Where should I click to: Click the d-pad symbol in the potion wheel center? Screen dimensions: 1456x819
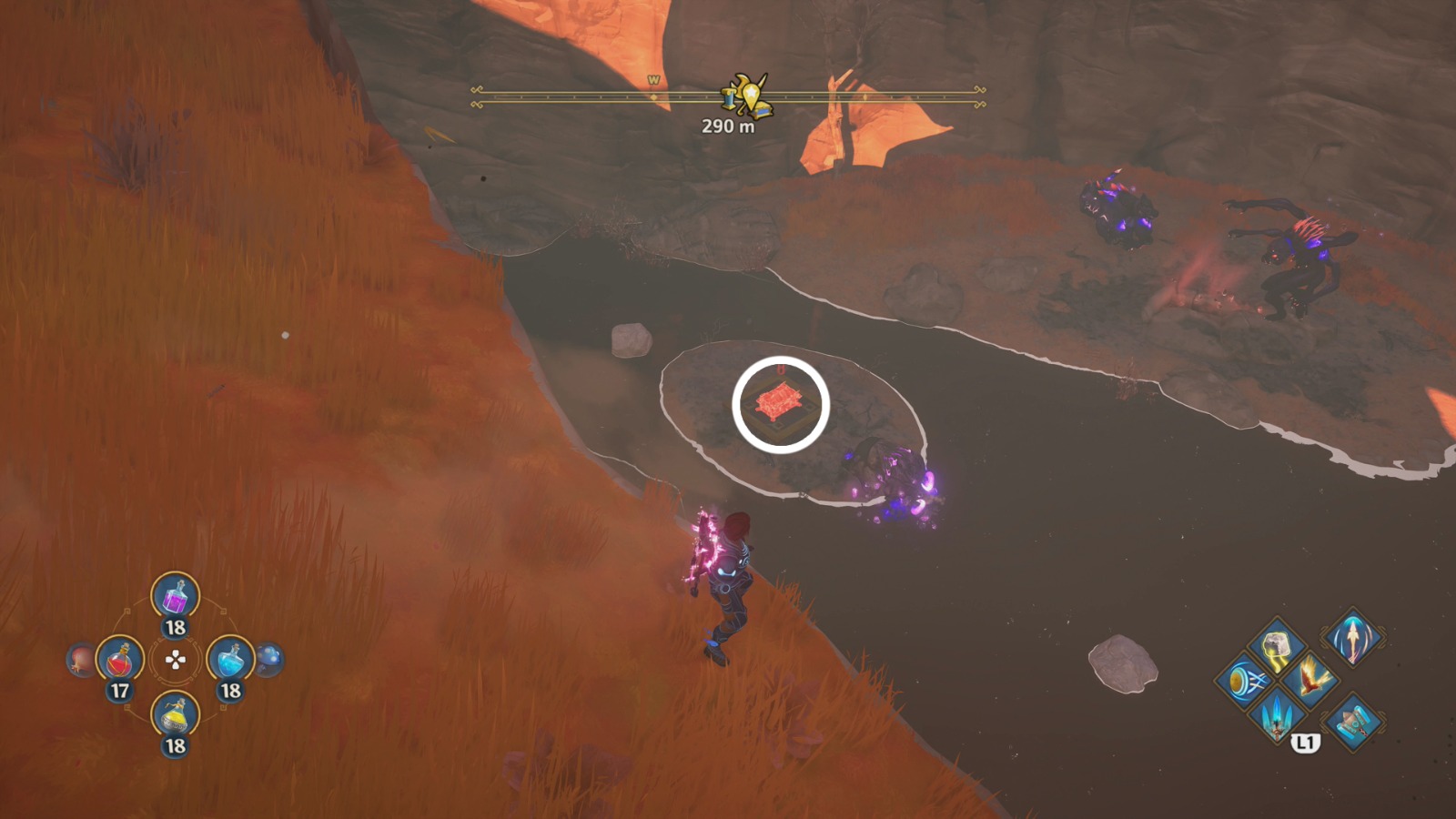tap(176, 658)
